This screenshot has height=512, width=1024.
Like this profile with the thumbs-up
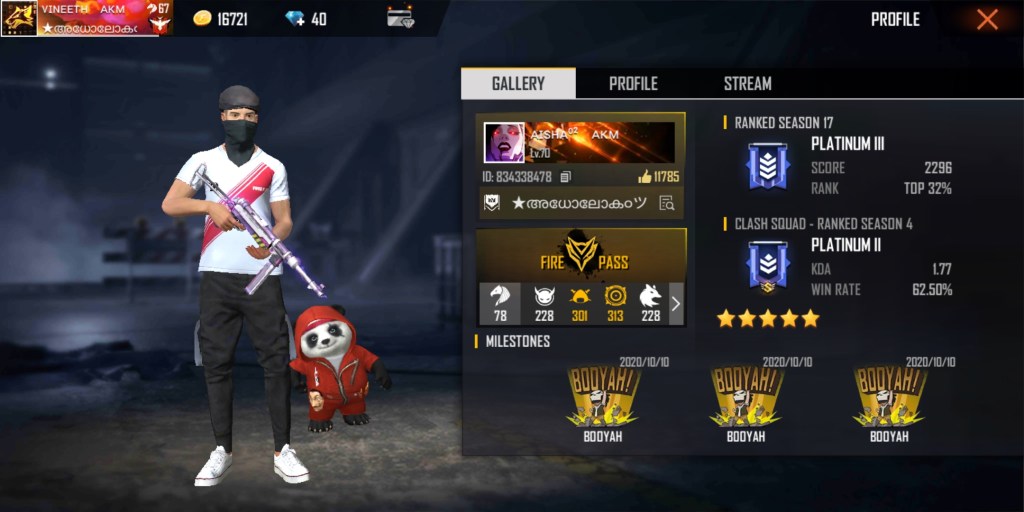(x=644, y=177)
